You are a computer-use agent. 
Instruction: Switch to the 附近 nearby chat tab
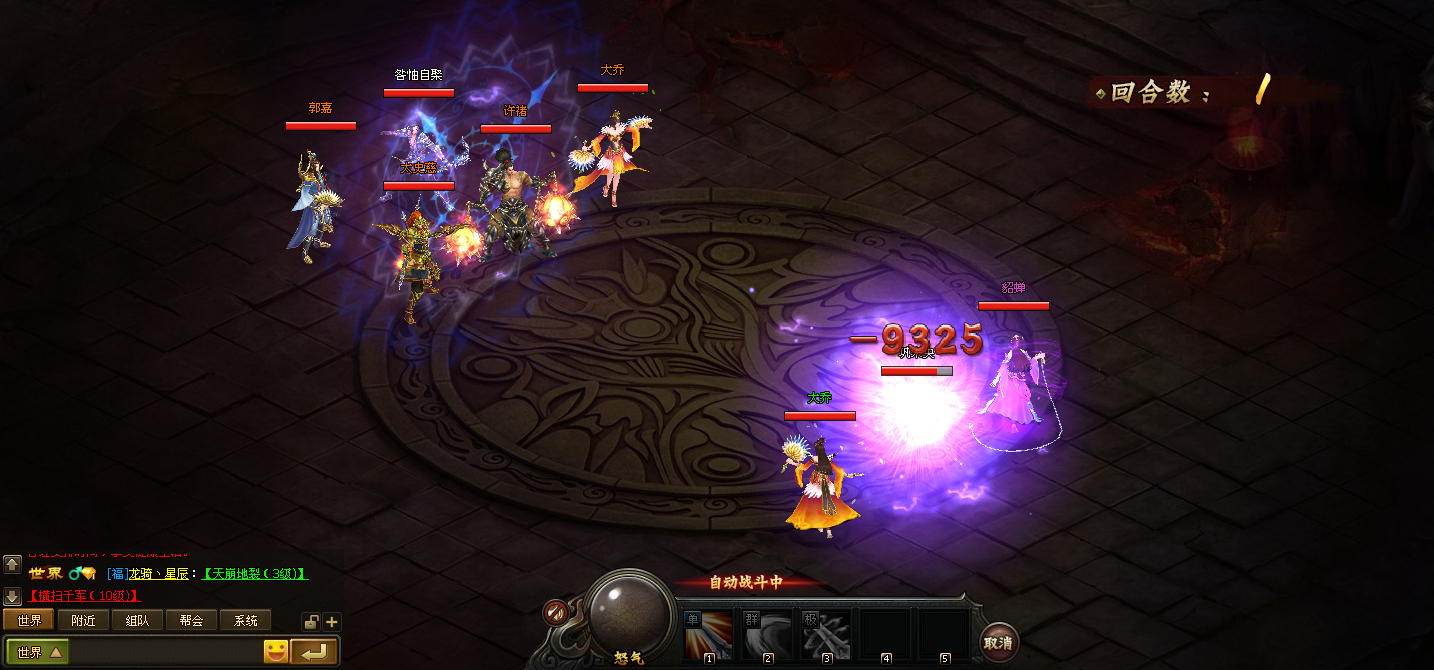tap(83, 621)
